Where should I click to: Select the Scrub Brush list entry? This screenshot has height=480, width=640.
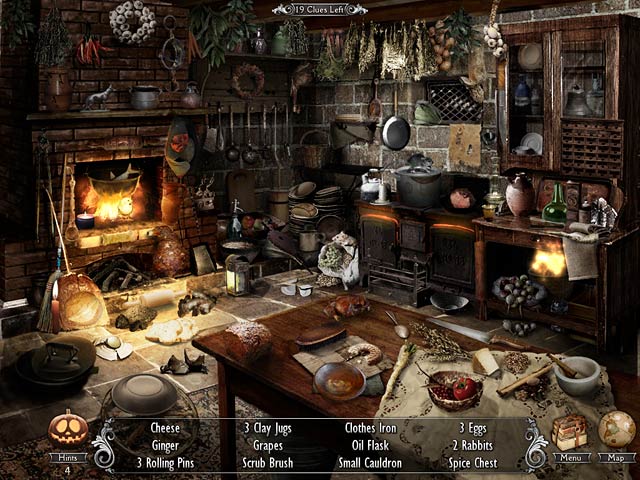click(x=267, y=463)
